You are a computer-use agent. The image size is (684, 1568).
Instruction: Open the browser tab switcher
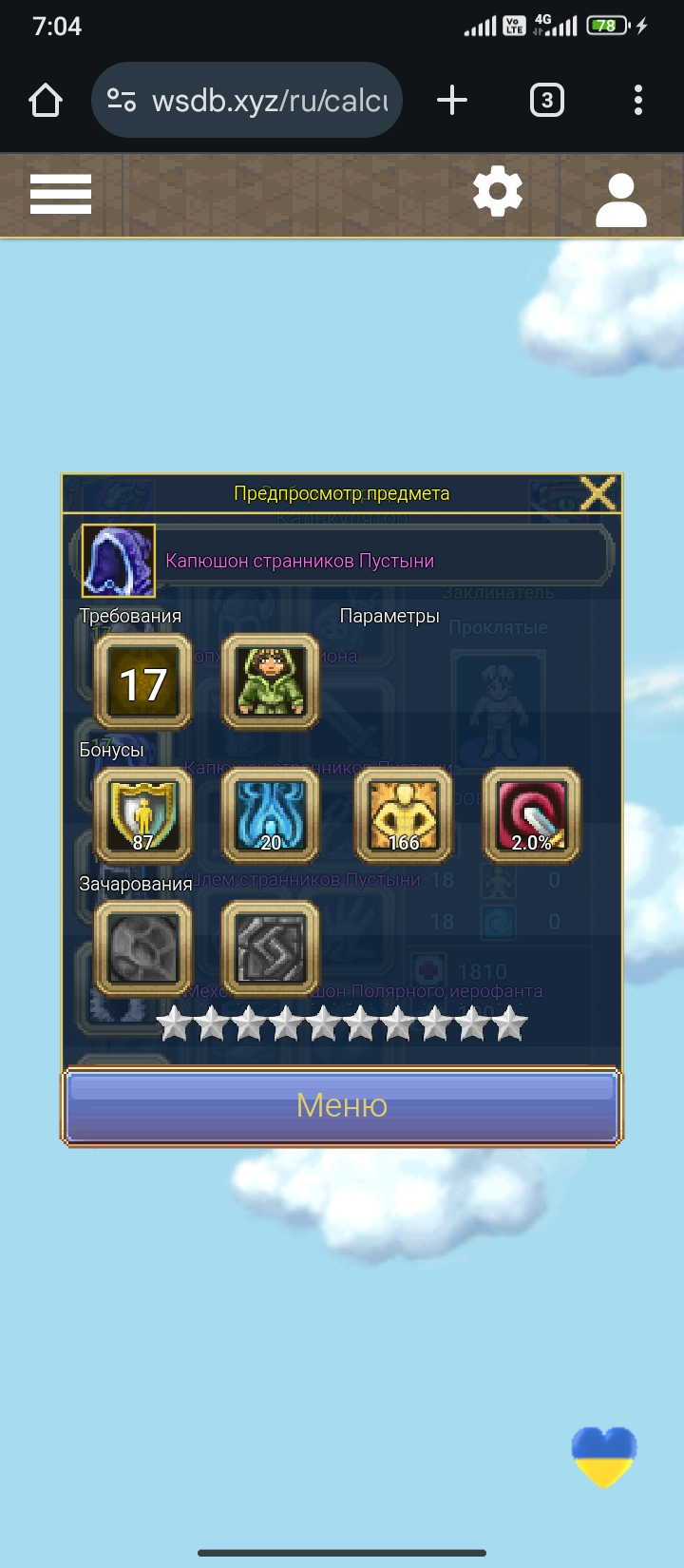[546, 100]
